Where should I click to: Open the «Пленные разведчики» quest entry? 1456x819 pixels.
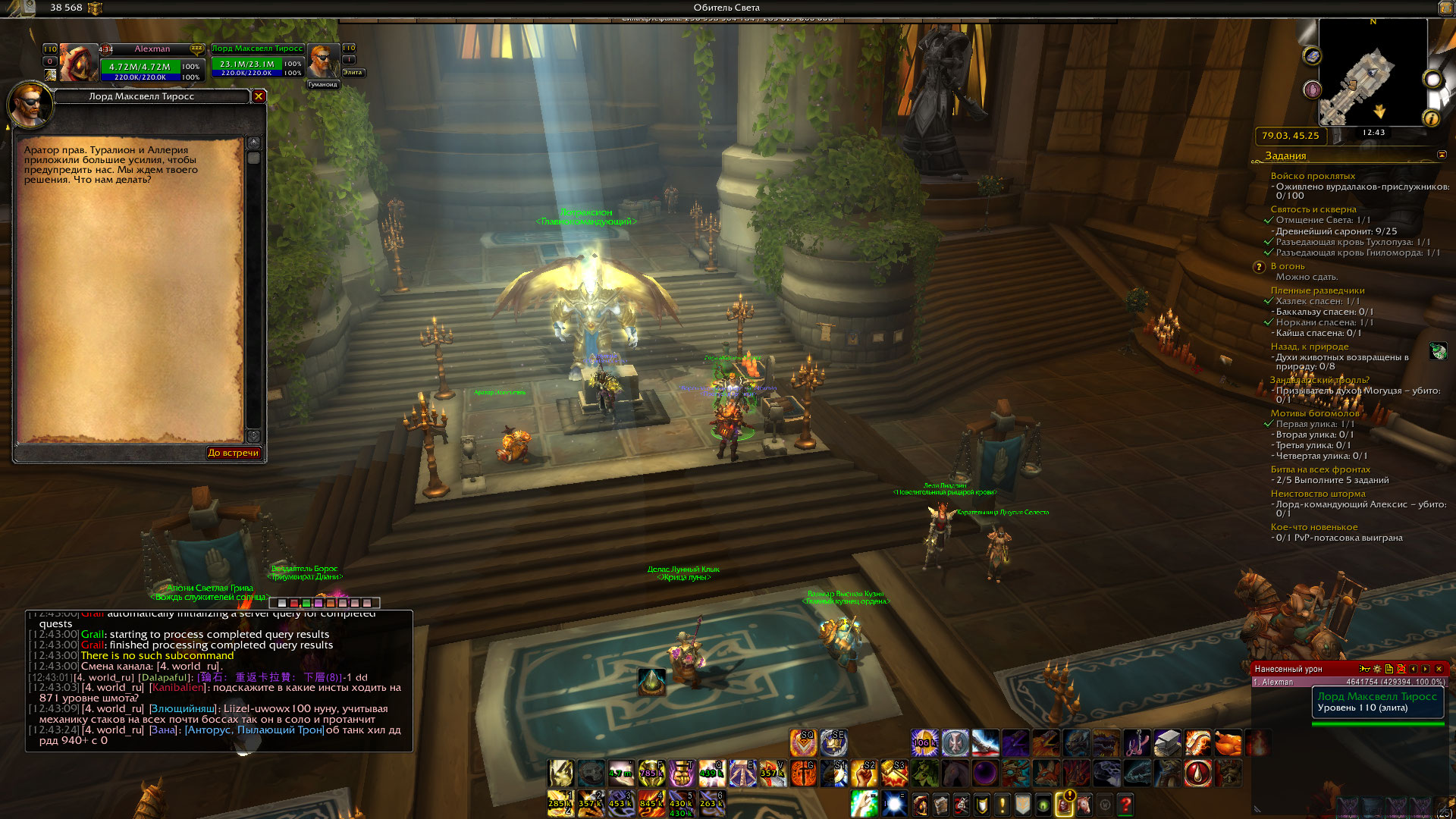click(x=1317, y=290)
